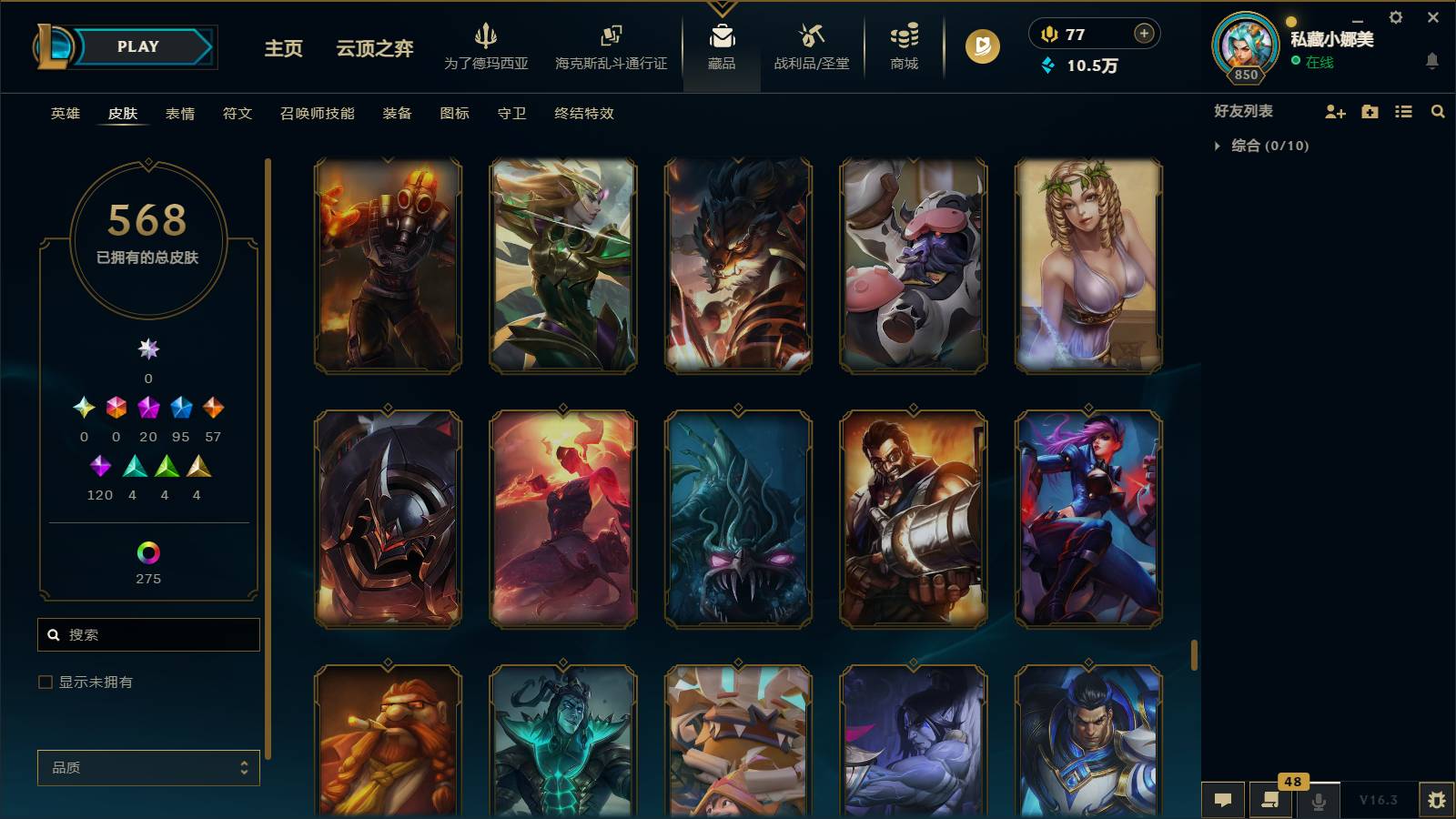Switch to the 守卫 tab
This screenshot has width=1456, height=819.
(x=511, y=114)
